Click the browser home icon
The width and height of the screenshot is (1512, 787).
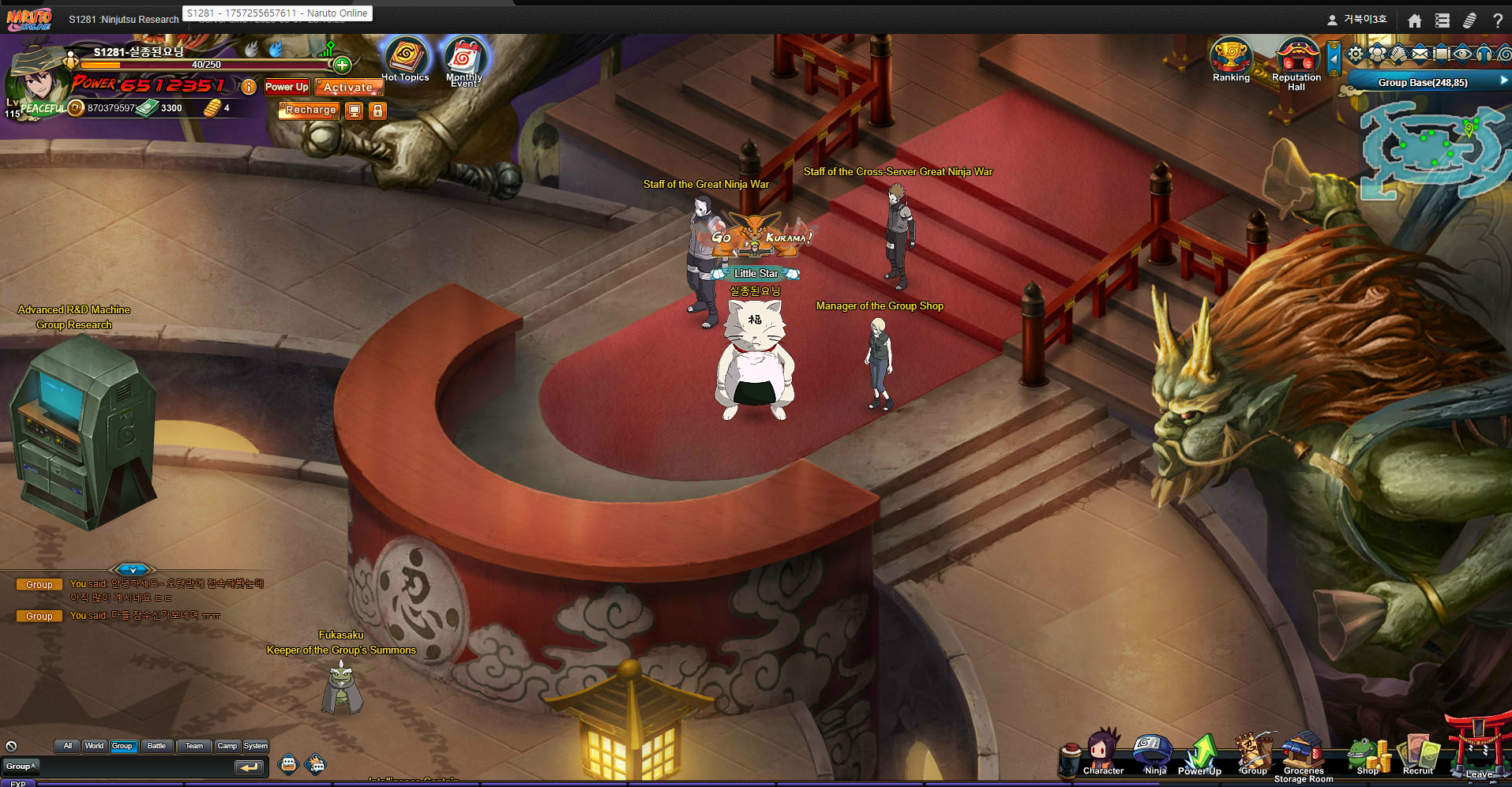point(1414,21)
